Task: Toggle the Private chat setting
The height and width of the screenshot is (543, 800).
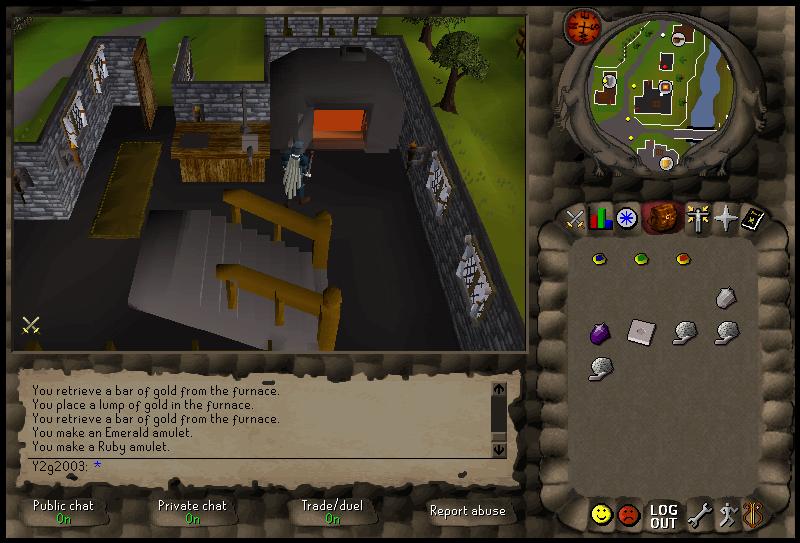Action: [192, 511]
